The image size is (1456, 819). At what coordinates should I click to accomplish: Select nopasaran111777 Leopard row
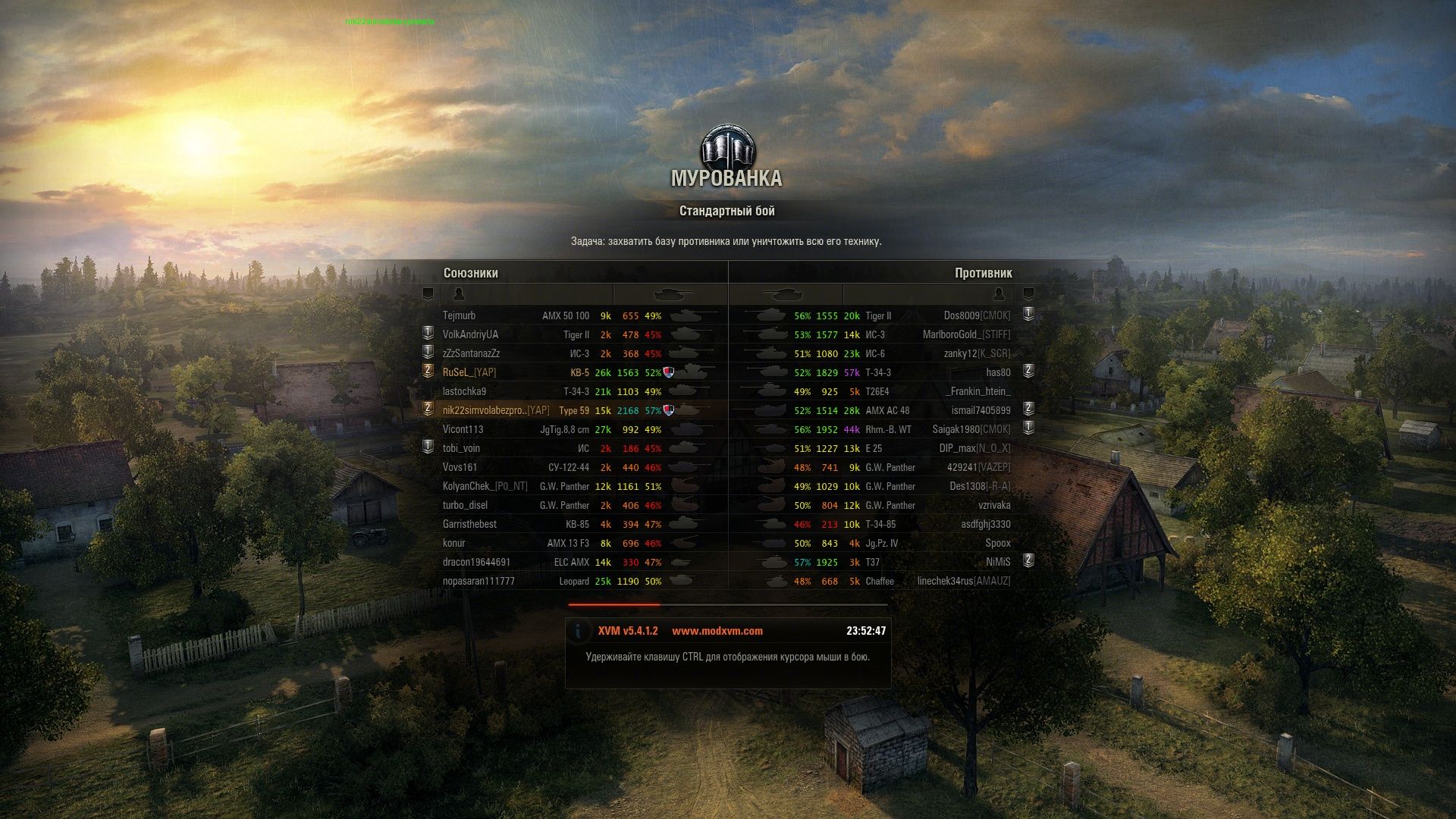tap(479, 581)
